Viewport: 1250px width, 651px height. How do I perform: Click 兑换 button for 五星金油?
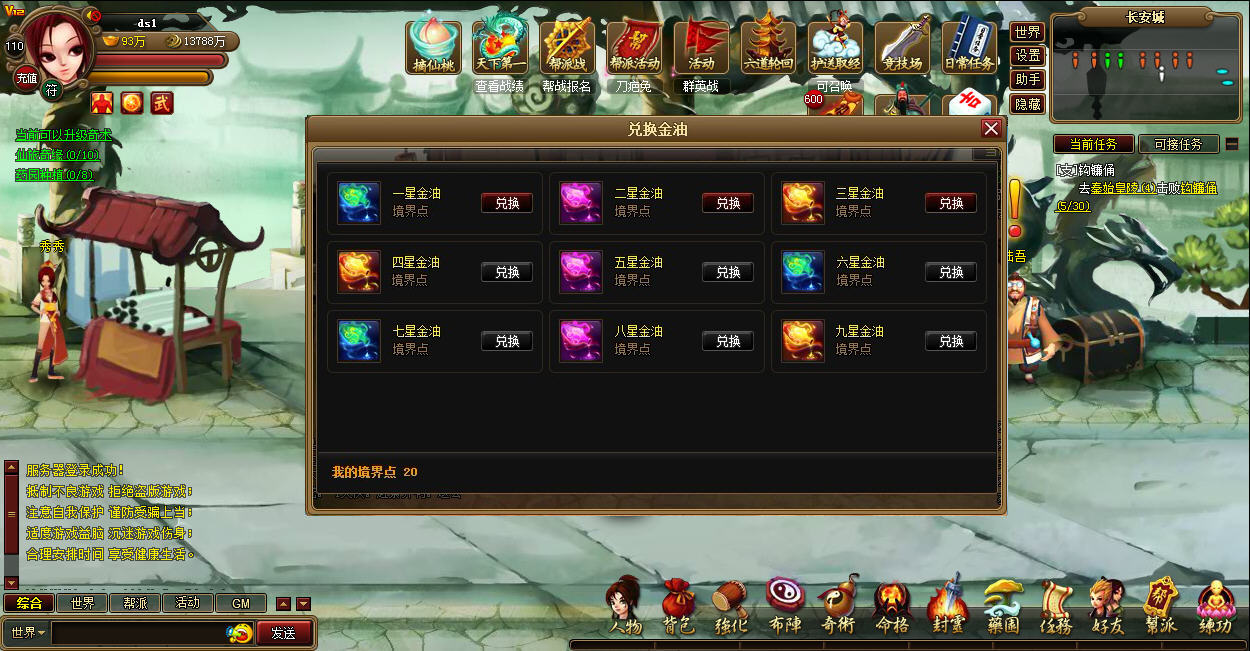point(728,272)
